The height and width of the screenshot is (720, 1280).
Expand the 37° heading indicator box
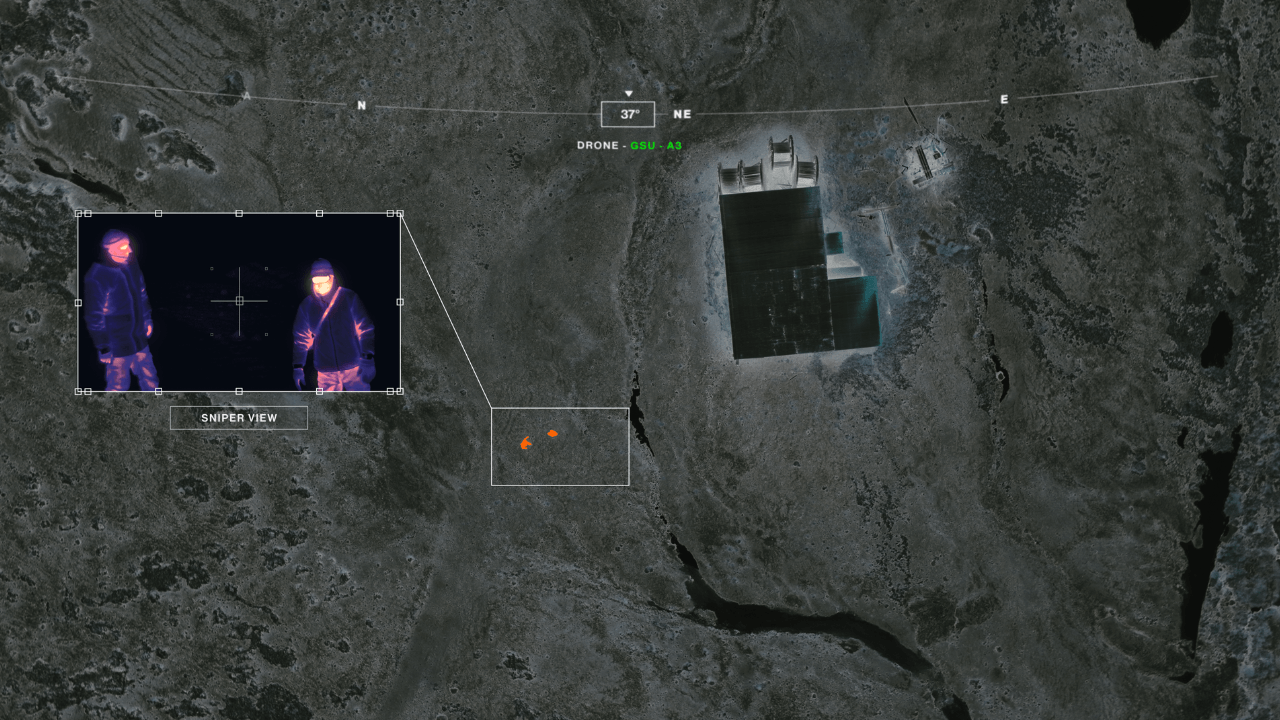point(627,114)
